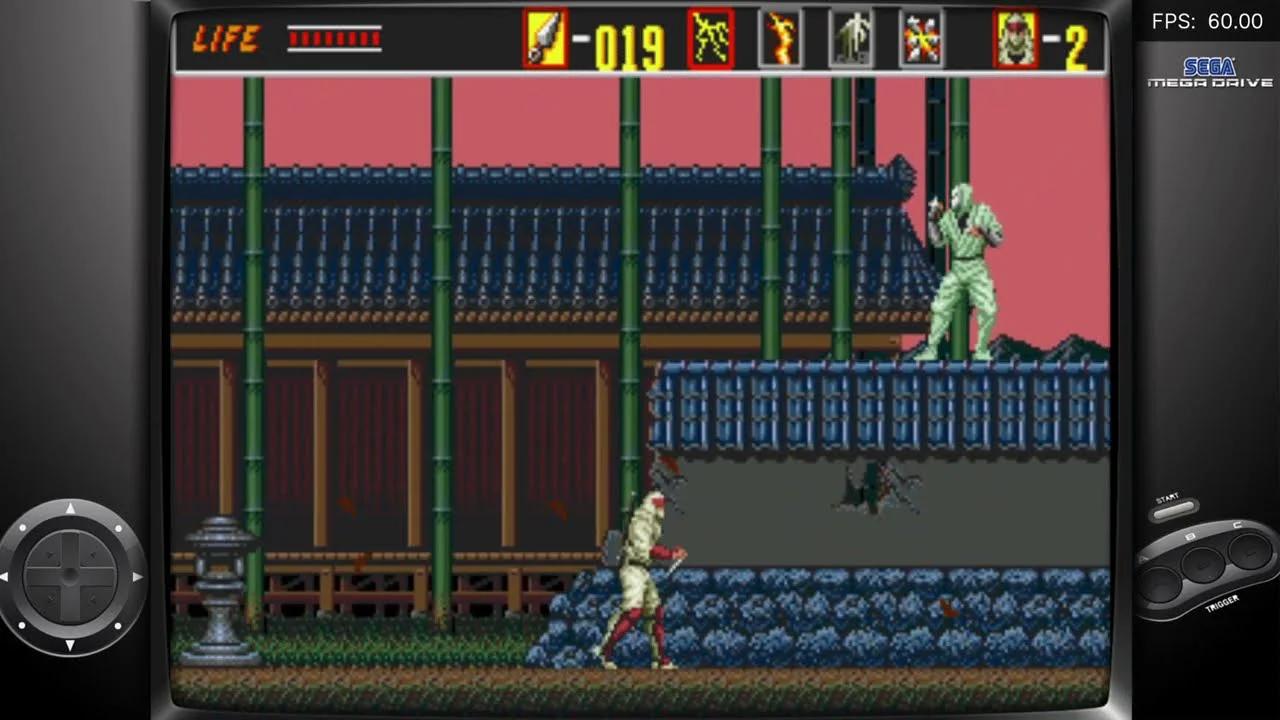Click the center of the D-pad
1280x720 pixels.
click(72, 577)
